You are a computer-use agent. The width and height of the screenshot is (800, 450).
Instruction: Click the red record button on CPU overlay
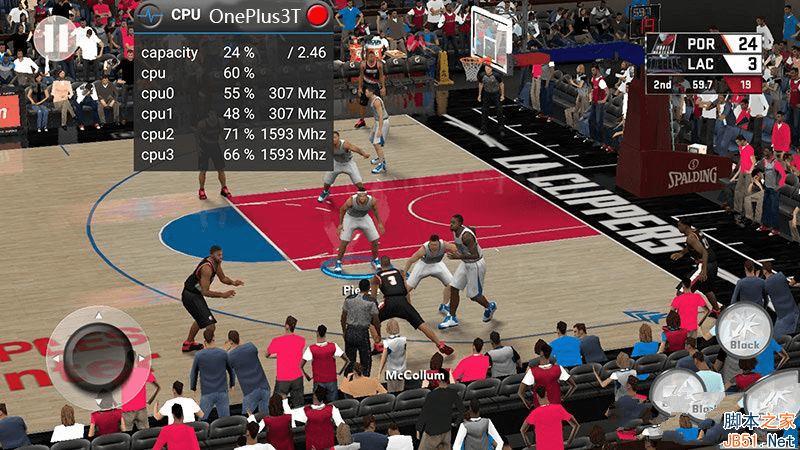coord(319,16)
